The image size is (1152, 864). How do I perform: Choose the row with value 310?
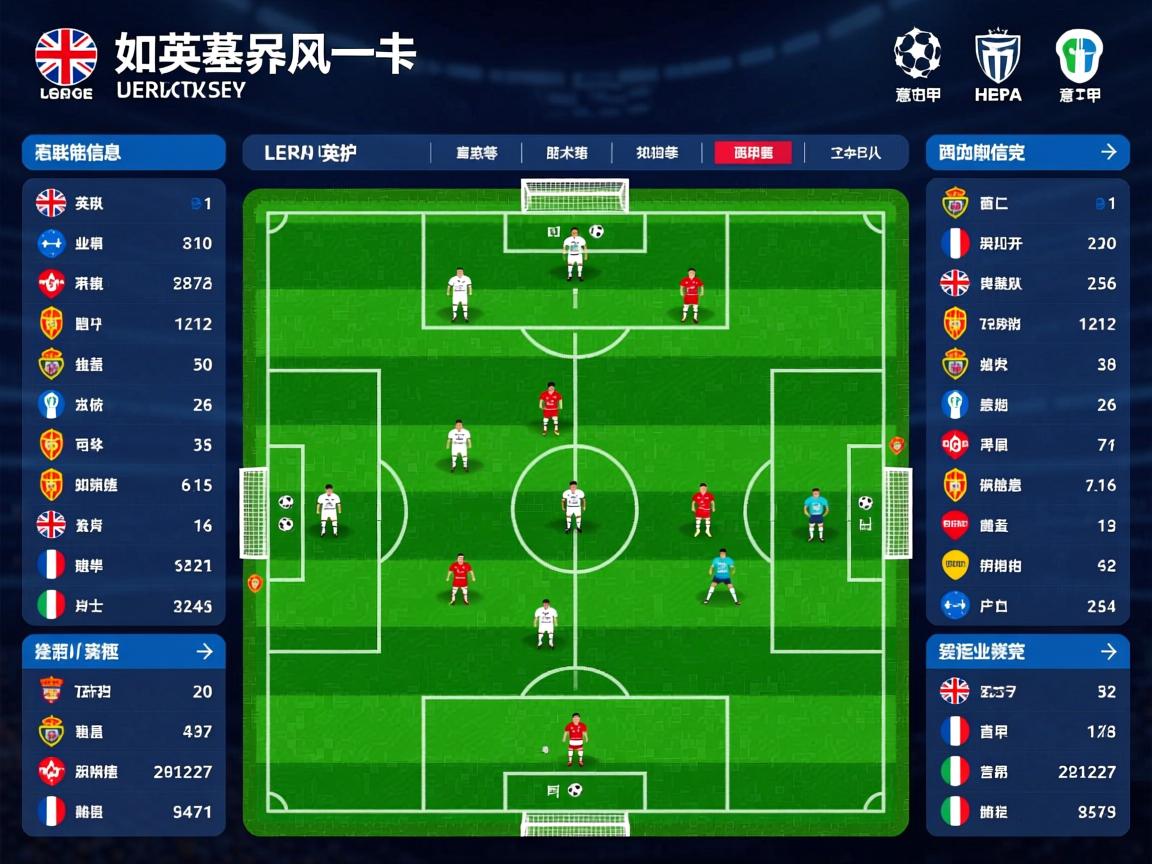tap(124, 243)
